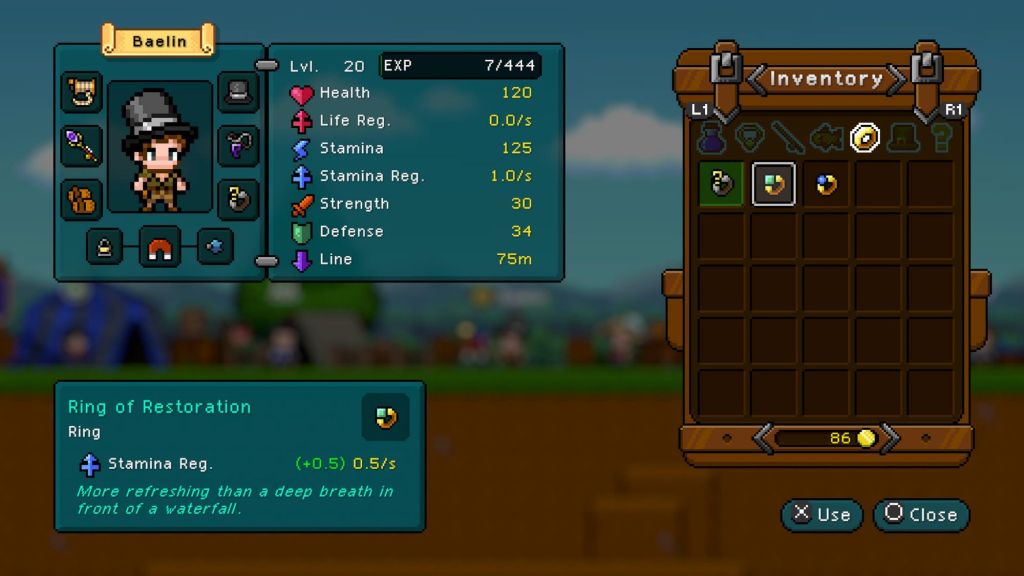Select the Ring of Restoration inventory slot
This screenshot has width=1024, height=576.
774,184
